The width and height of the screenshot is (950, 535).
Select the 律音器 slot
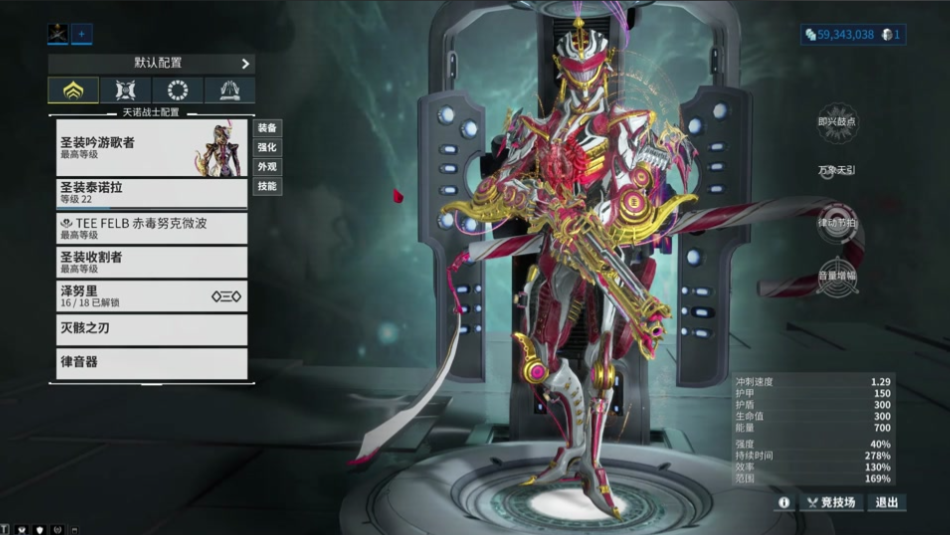(x=151, y=362)
